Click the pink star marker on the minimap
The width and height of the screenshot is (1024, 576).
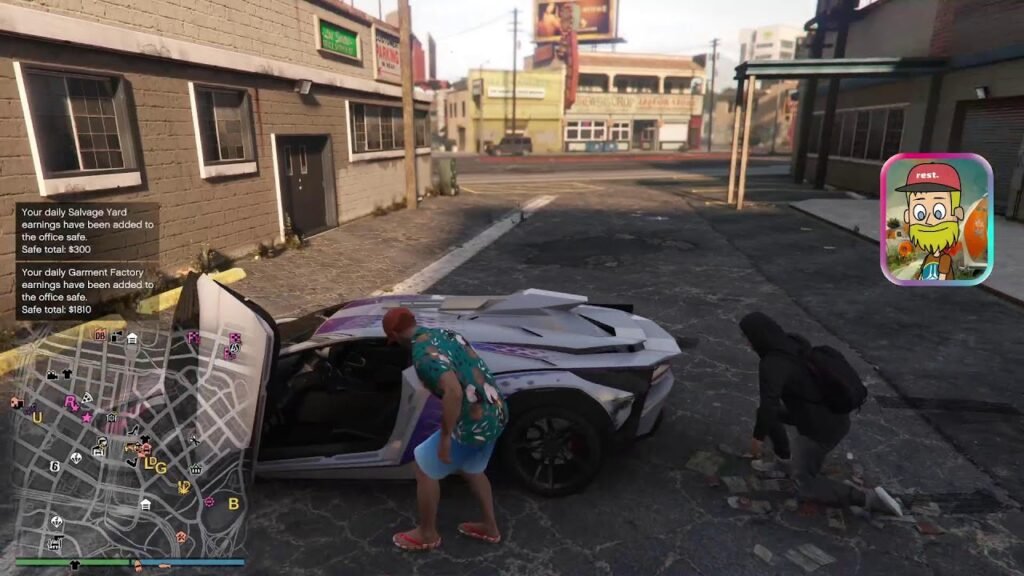coord(87,417)
